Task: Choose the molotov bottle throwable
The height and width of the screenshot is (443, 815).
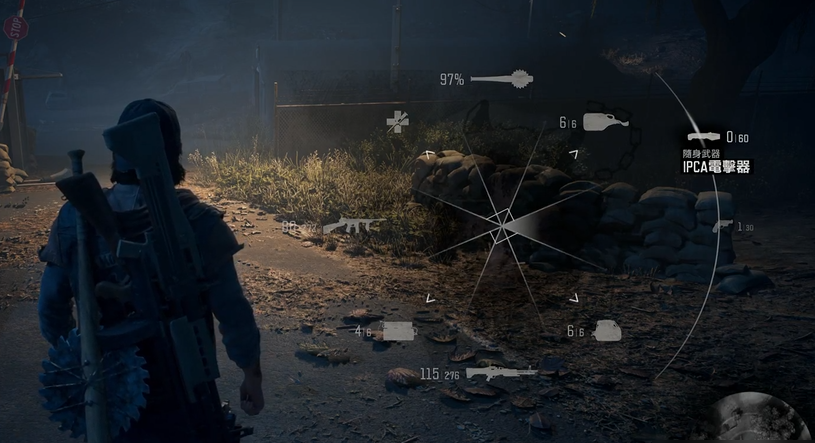Action: click(x=605, y=122)
